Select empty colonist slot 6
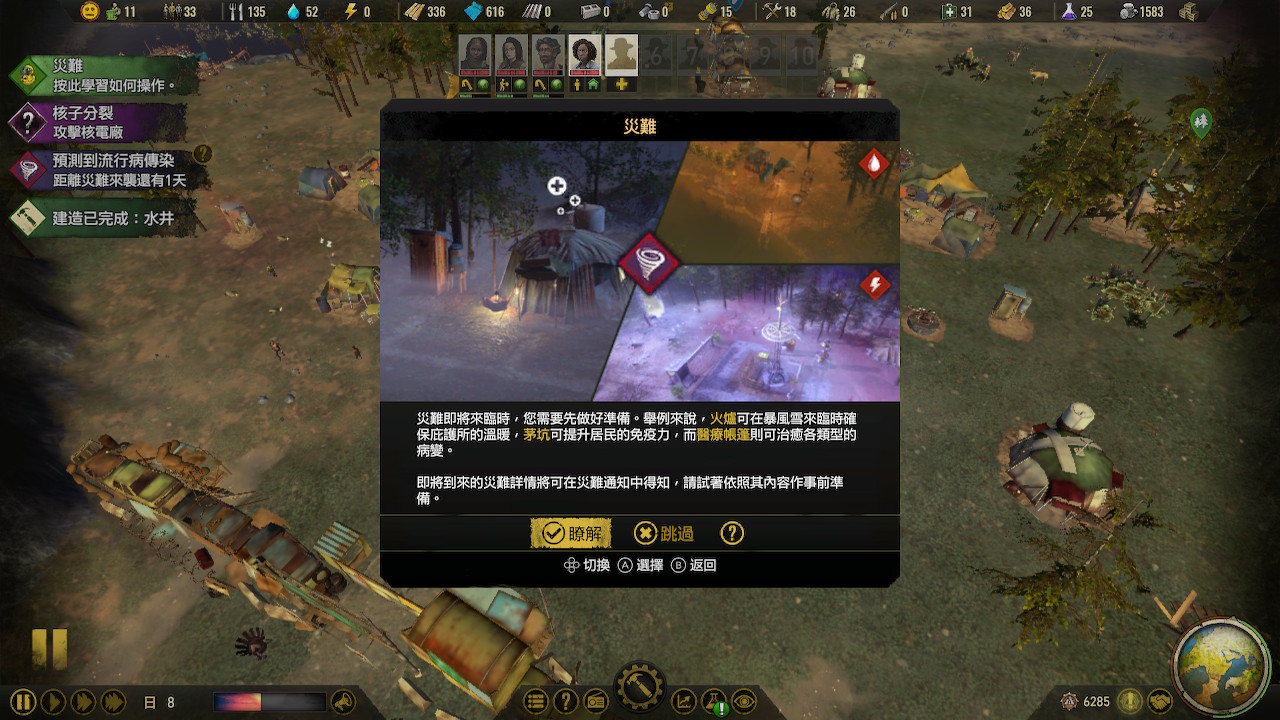Image resolution: width=1280 pixels, height=720 pixels. coord(657,55)
